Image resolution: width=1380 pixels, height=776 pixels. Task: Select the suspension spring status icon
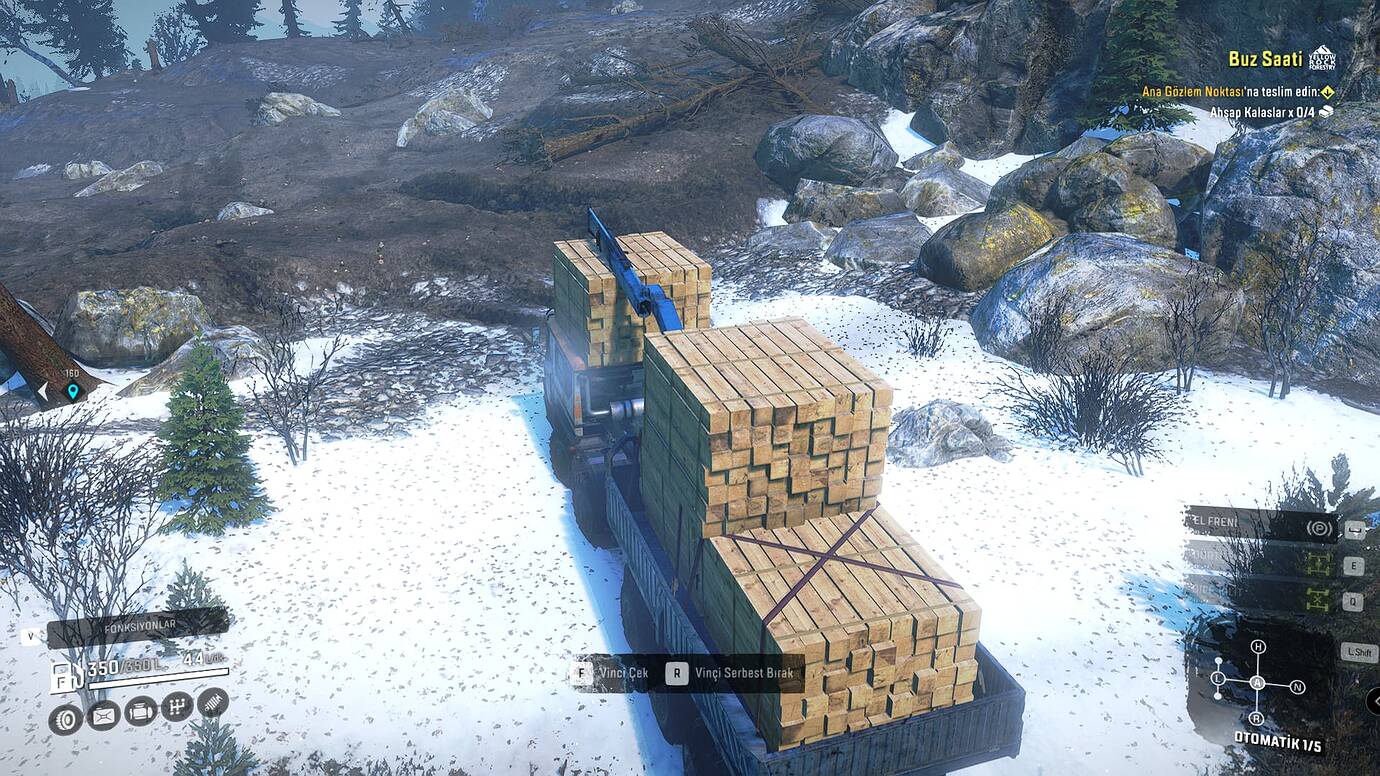(212, 702)
